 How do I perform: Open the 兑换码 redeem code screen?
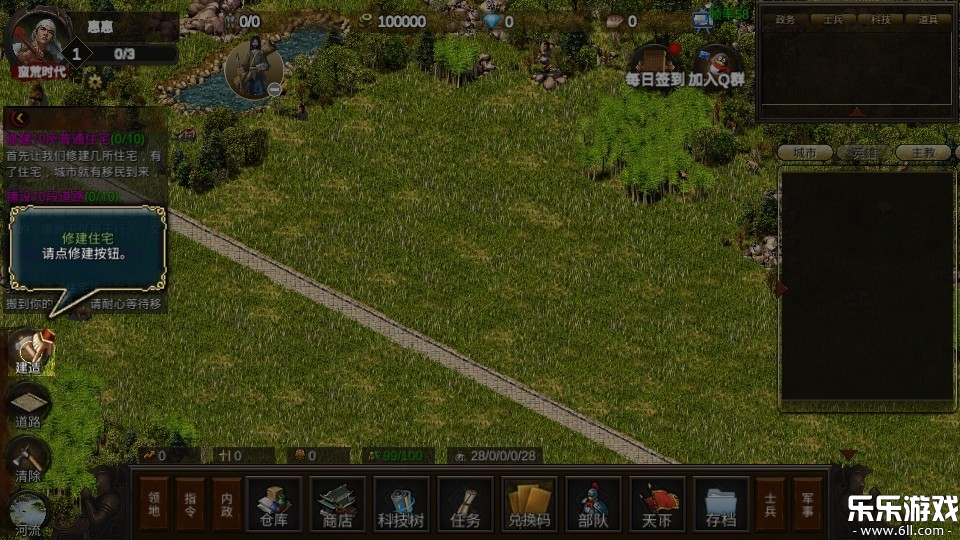529,503
